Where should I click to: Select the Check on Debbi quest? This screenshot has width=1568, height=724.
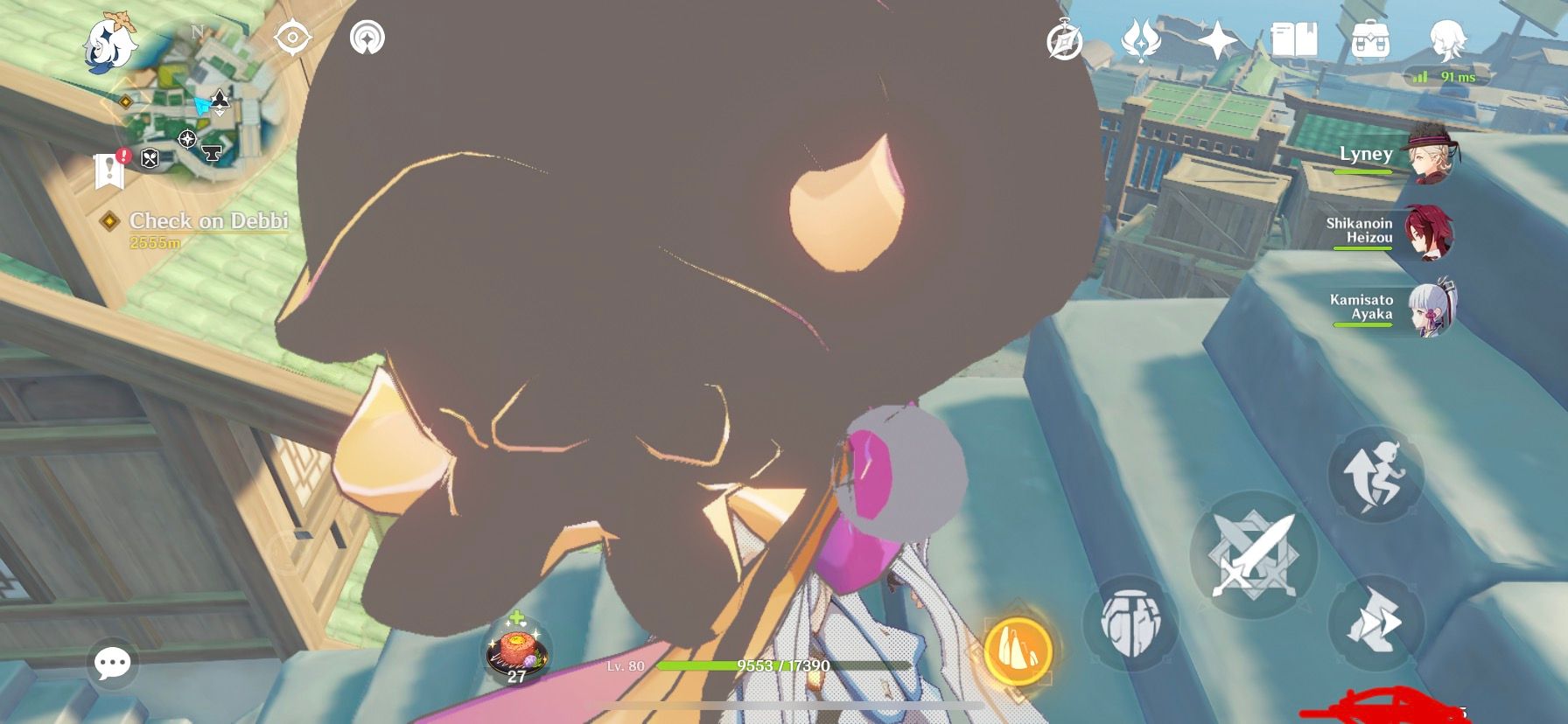click(208, 223)
